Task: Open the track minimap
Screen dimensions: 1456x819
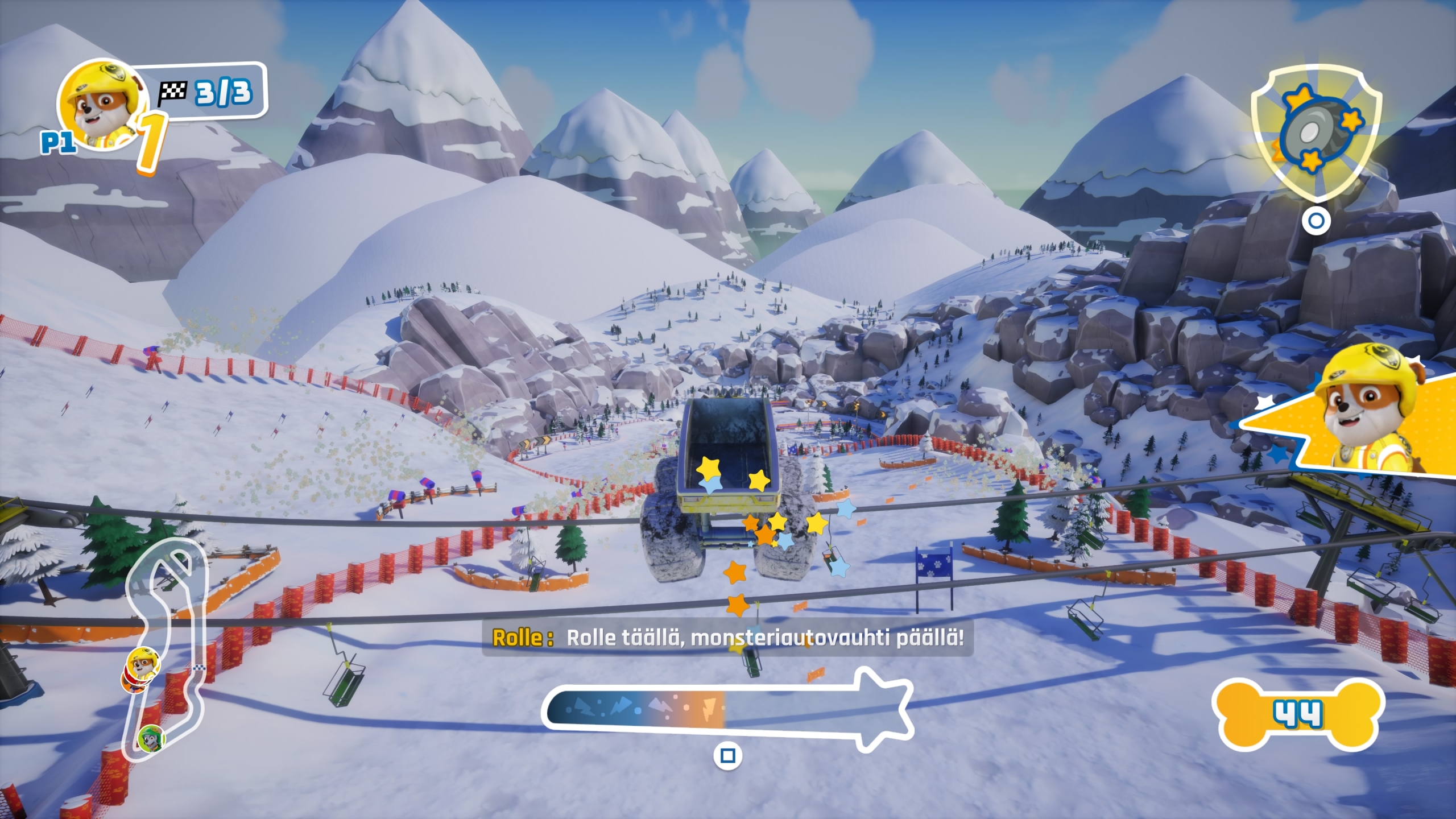Action: point(166,643)
